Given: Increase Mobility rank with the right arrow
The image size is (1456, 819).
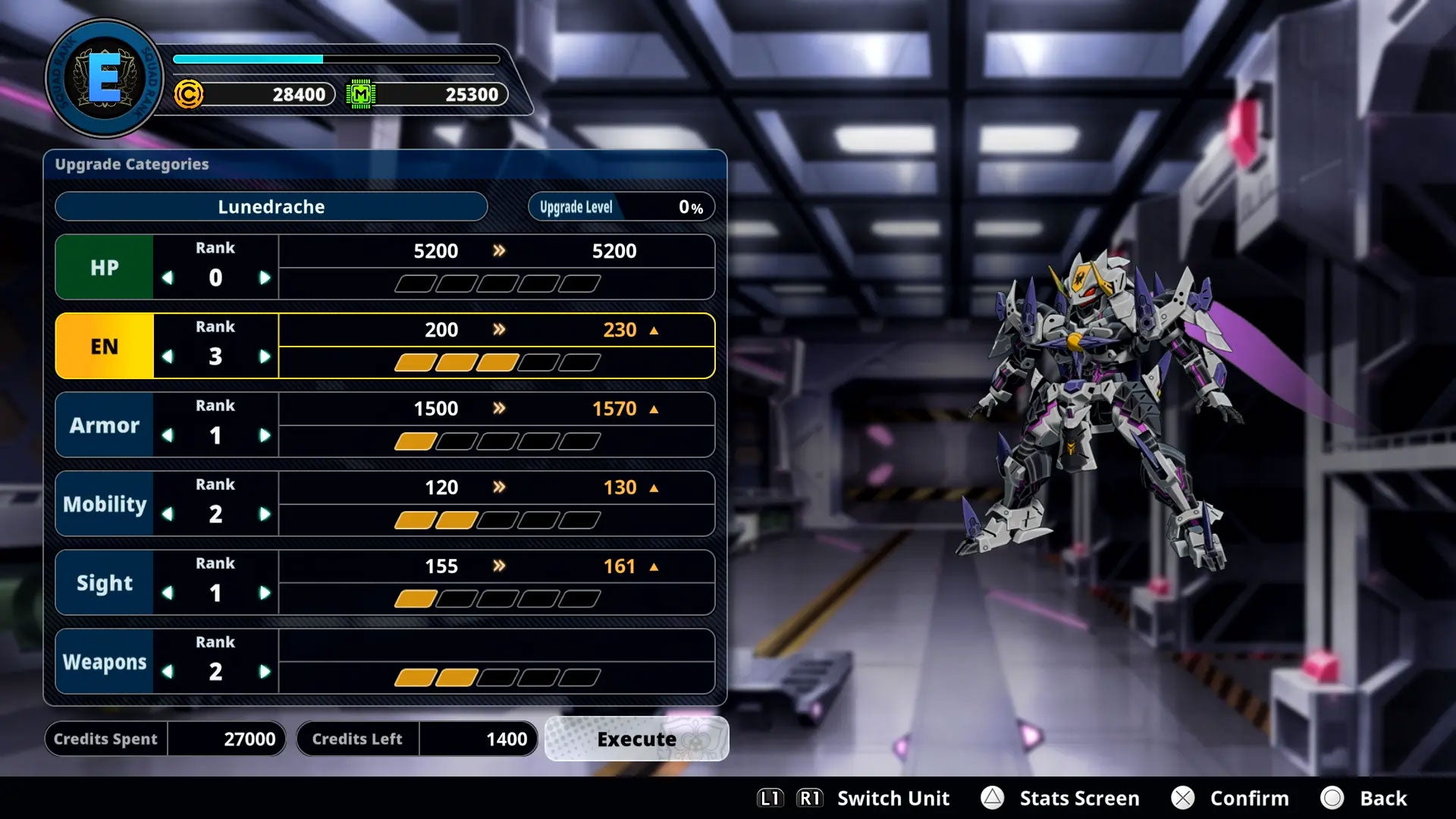Looking at the screenshot, I should 265,513.
